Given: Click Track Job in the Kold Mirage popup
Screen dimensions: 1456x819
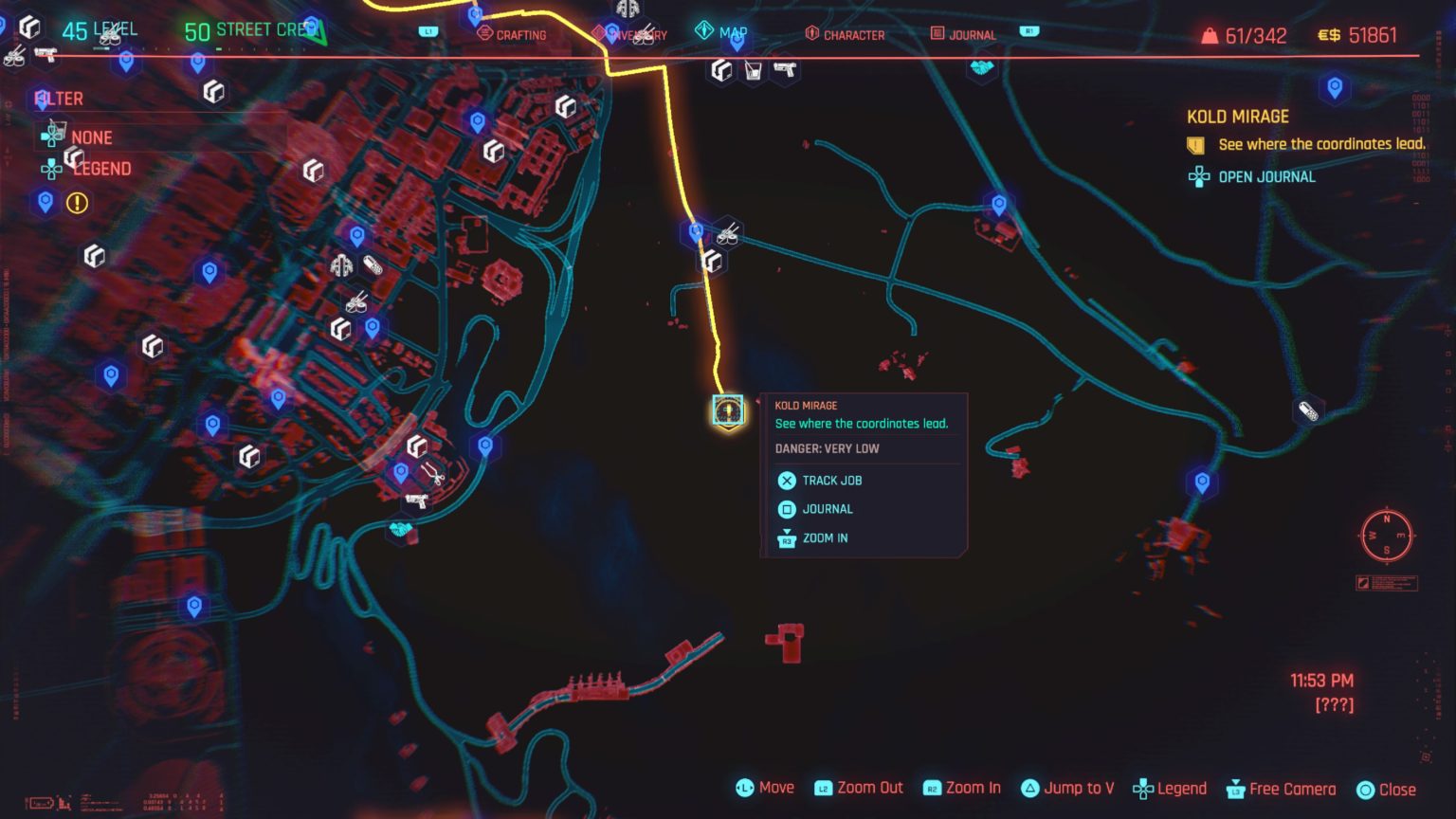Looking at the screenshot, I should tap(831, 481).
